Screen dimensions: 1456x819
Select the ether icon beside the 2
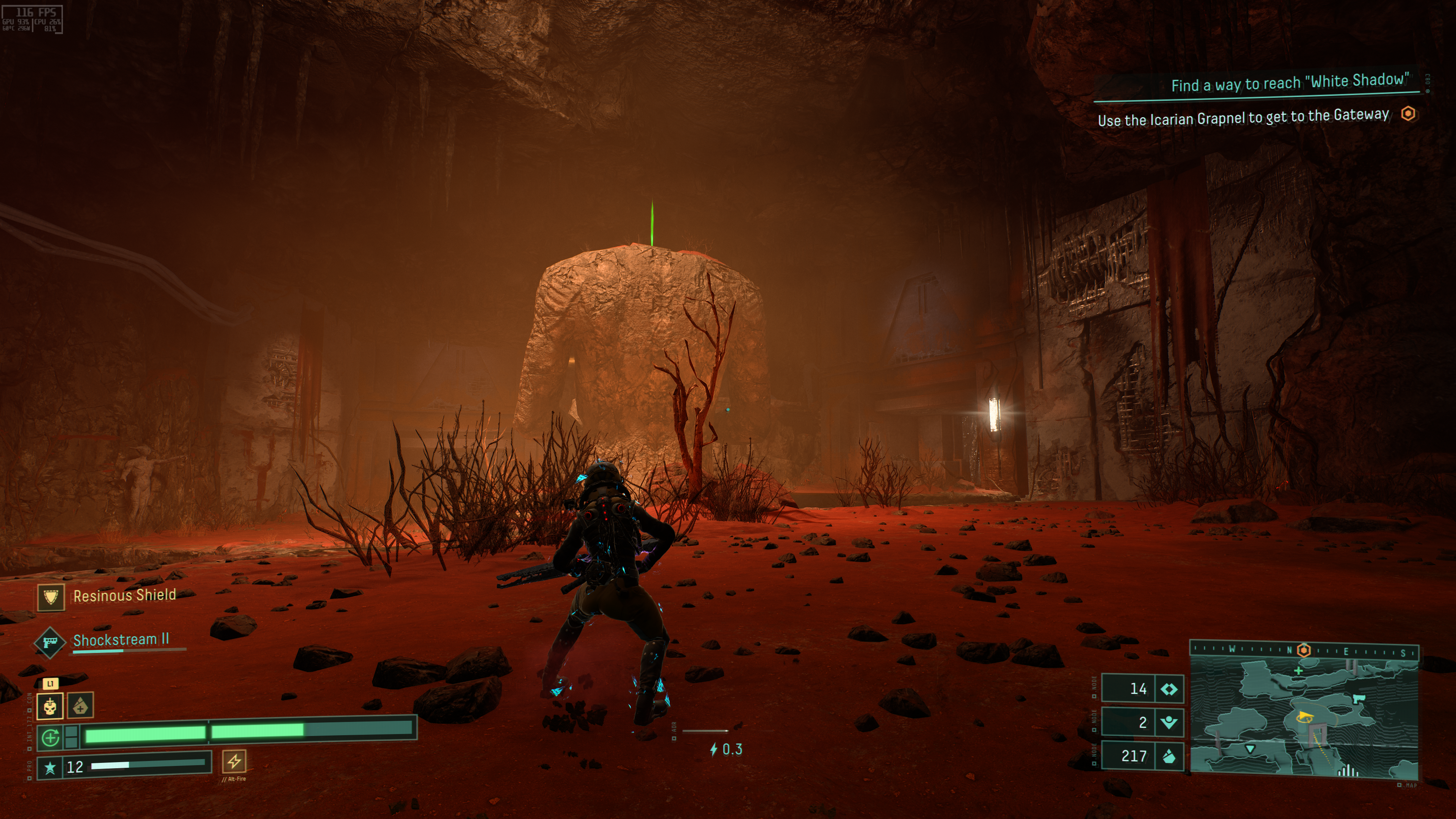(1168, 722)
